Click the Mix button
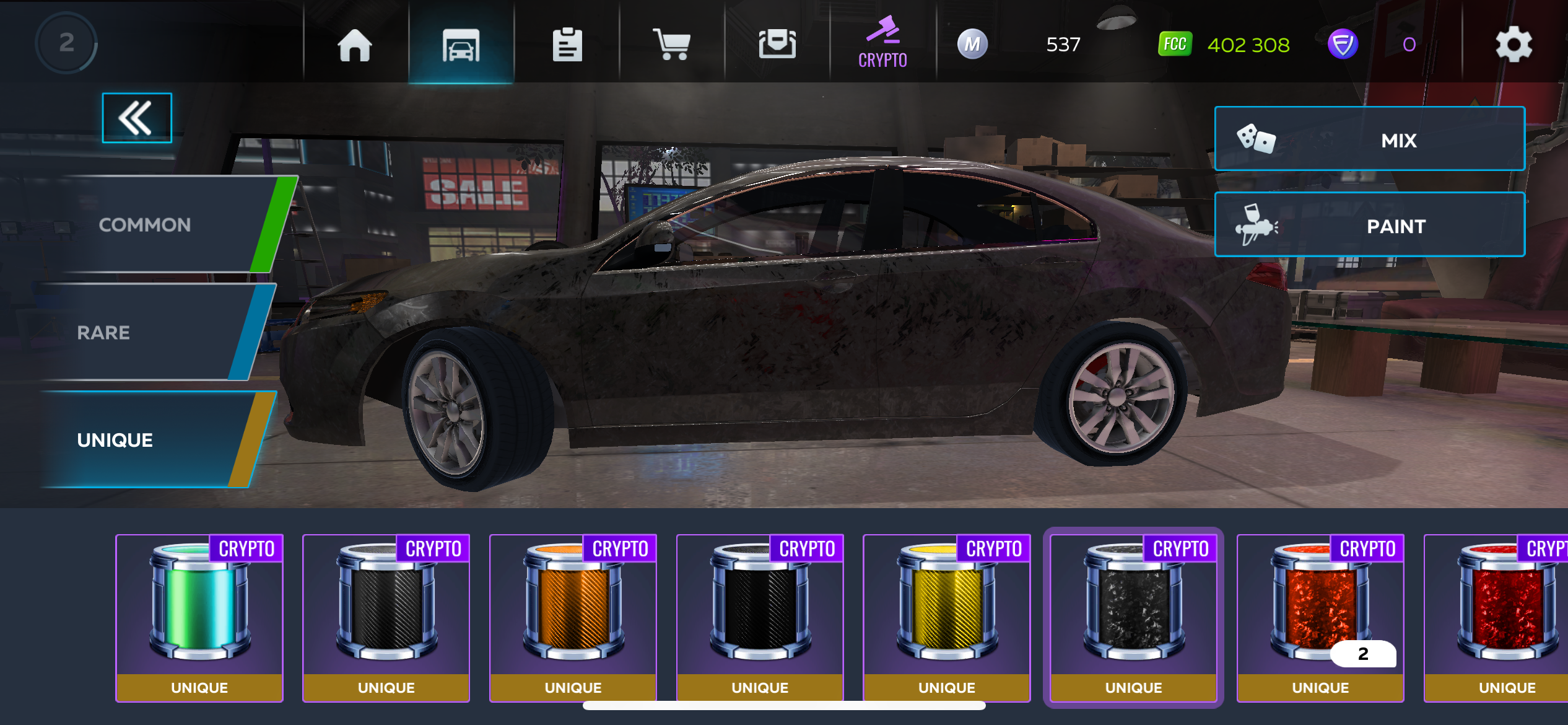 [1369, 139]
